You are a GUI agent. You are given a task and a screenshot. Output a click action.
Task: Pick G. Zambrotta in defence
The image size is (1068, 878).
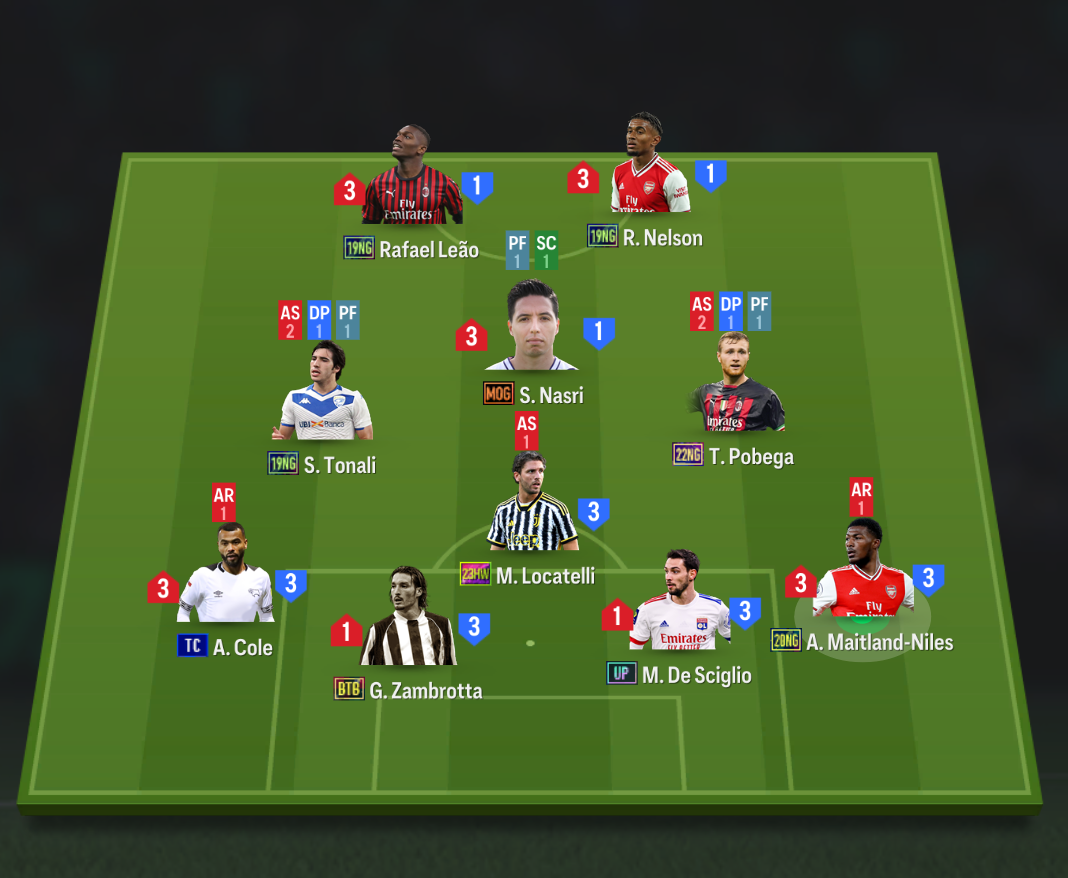[407, 622]
